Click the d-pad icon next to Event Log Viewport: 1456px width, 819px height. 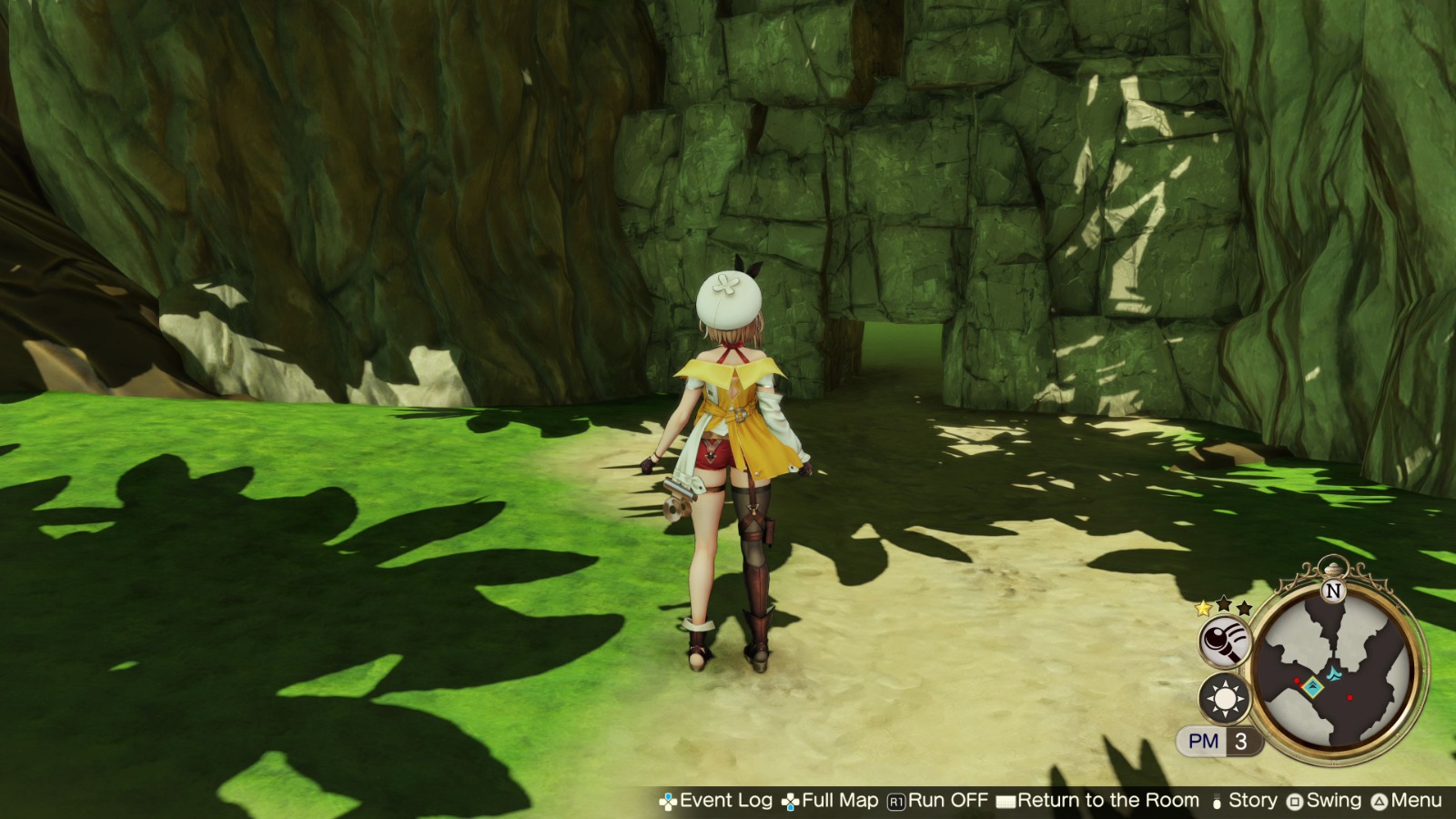coord(669,802)
